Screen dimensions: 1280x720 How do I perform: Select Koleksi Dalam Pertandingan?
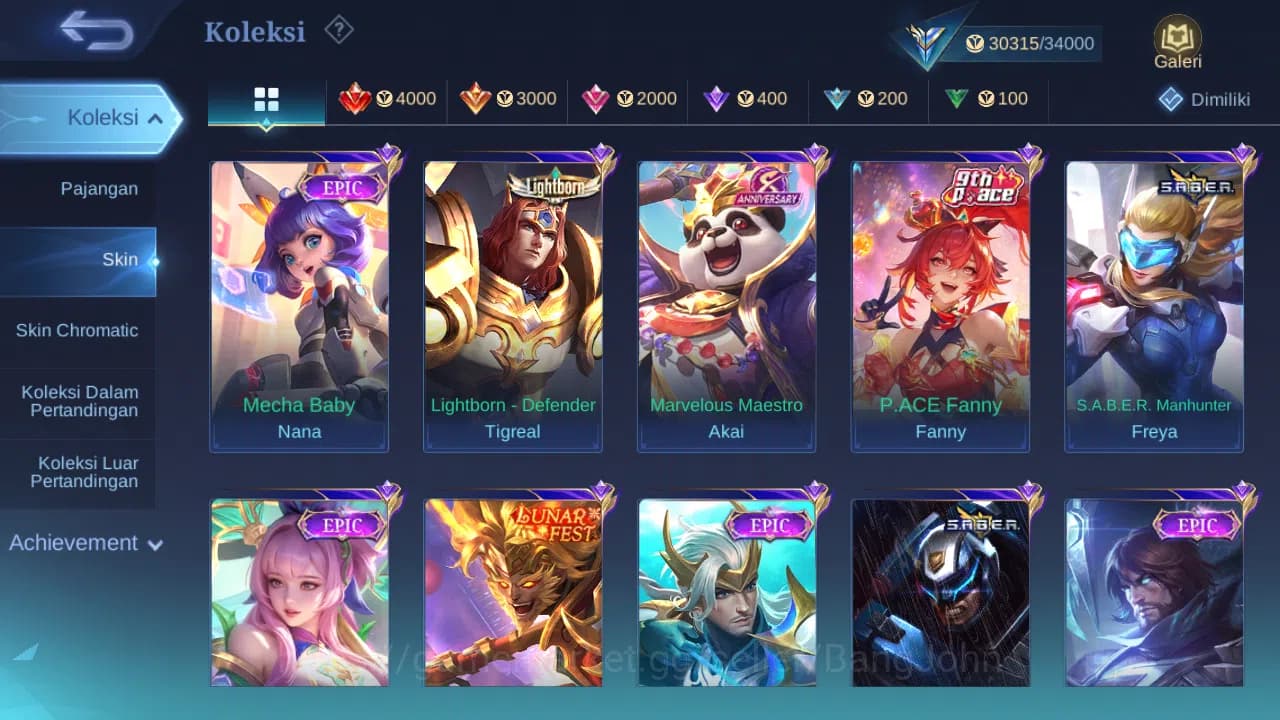coord(78,401)
